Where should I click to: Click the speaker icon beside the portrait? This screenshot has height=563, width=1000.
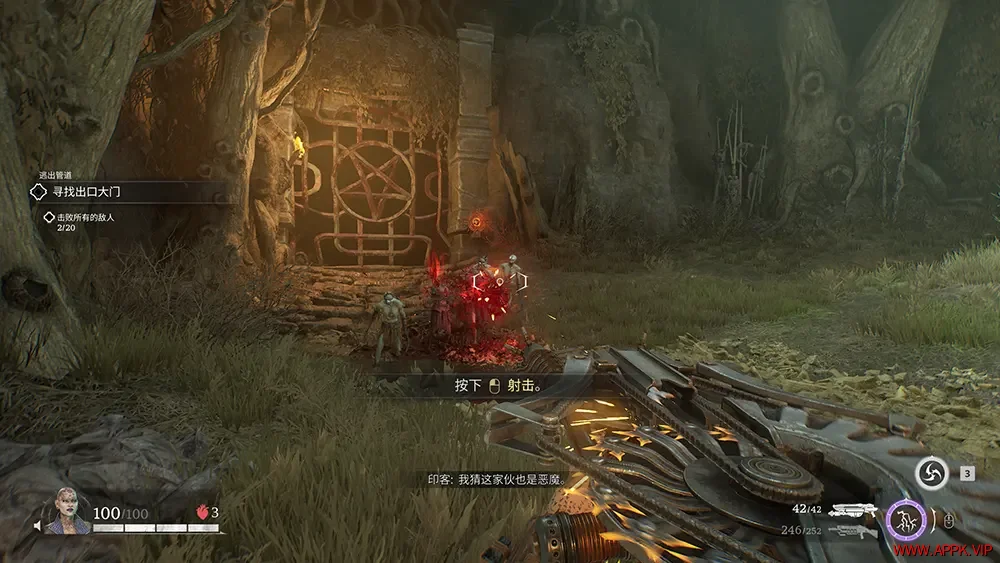point(38,526)
